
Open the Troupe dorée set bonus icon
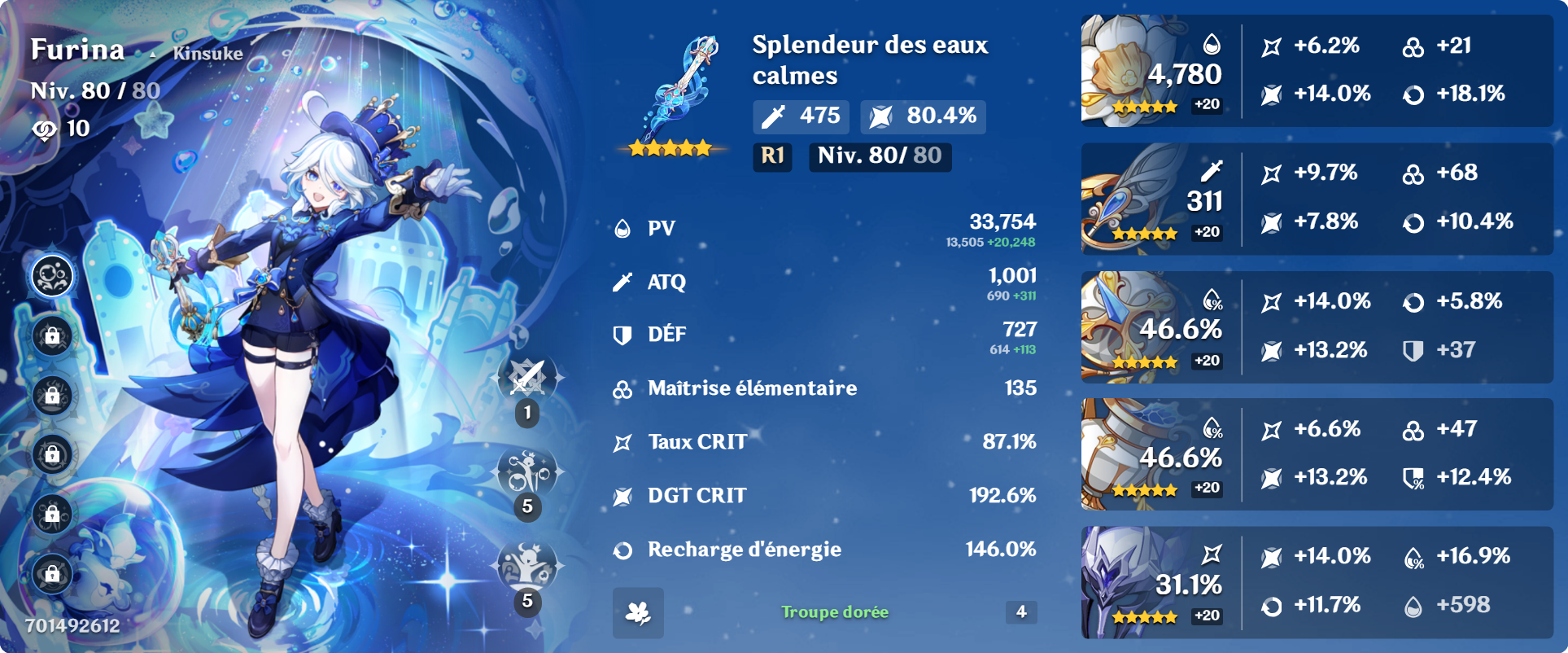[638, 612]
